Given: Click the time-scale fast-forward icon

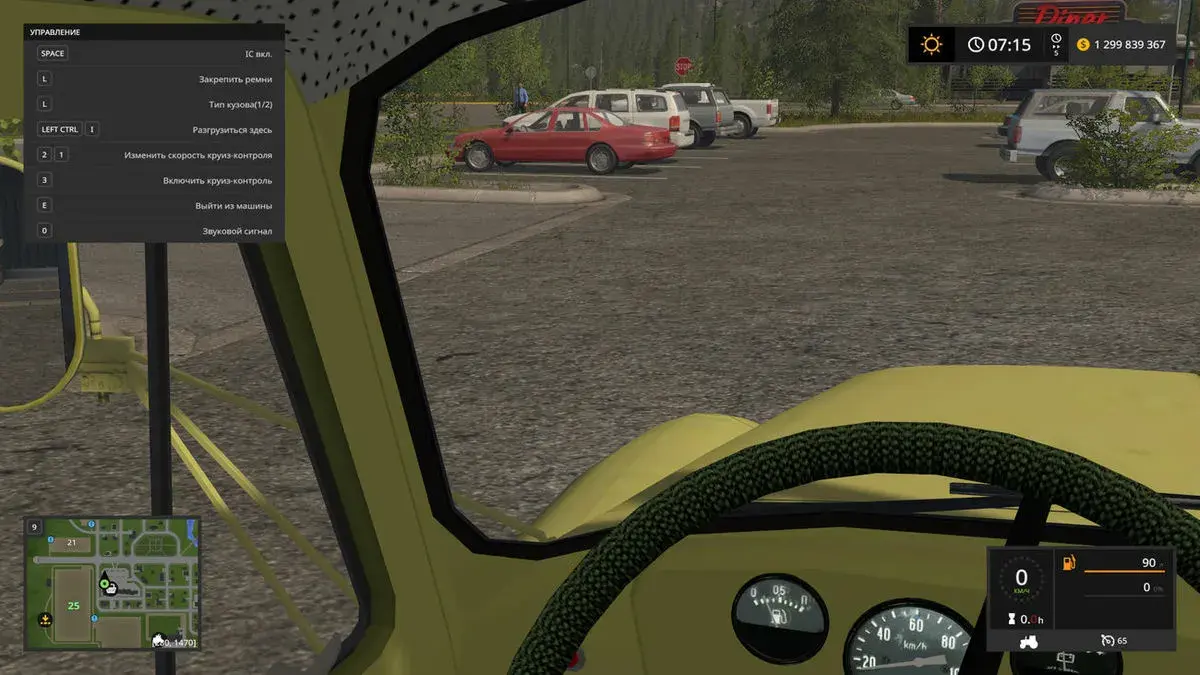Looking at the screenshot, I should click(x=1055, y=45).
